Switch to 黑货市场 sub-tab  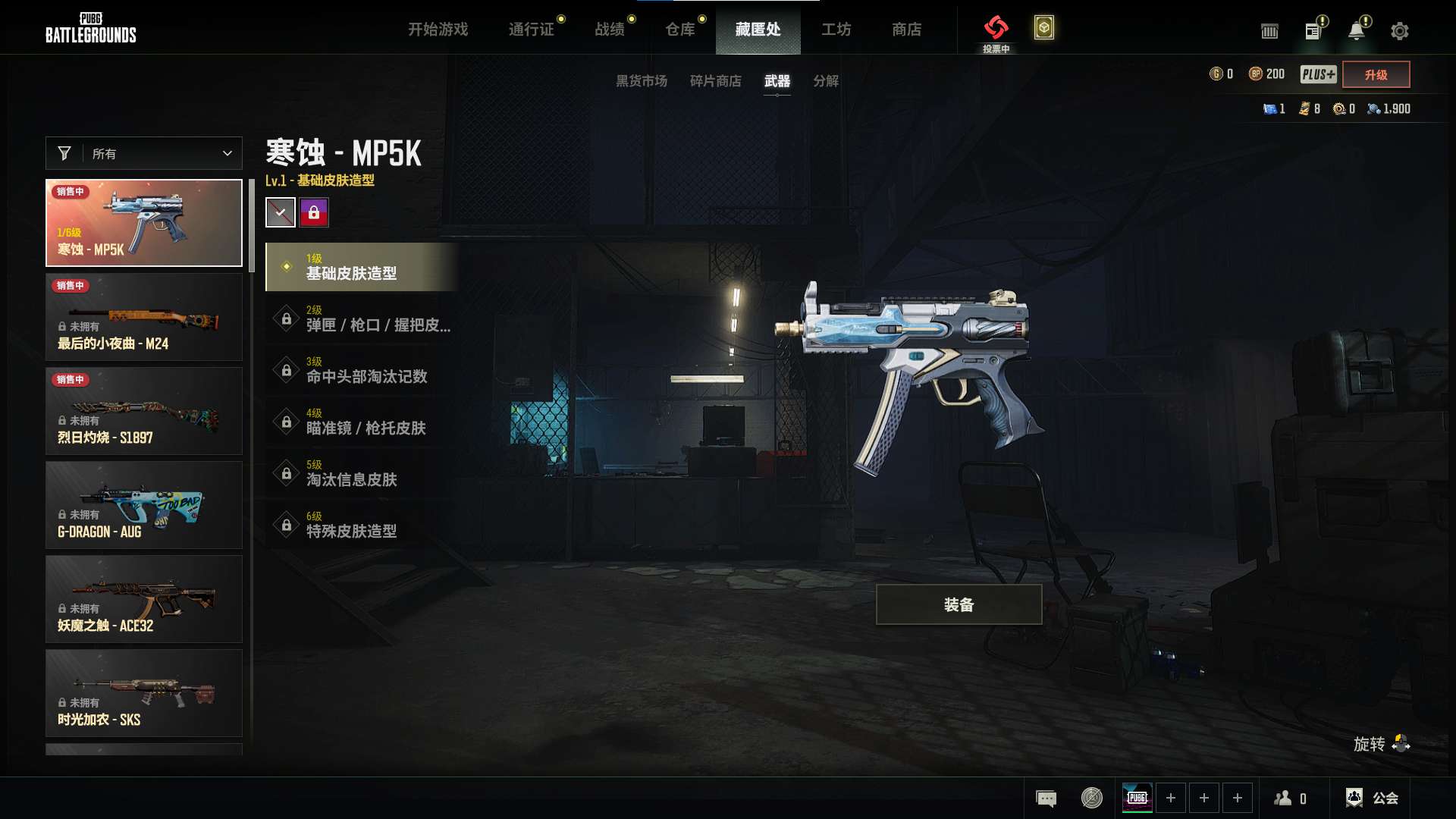point(641,81)
